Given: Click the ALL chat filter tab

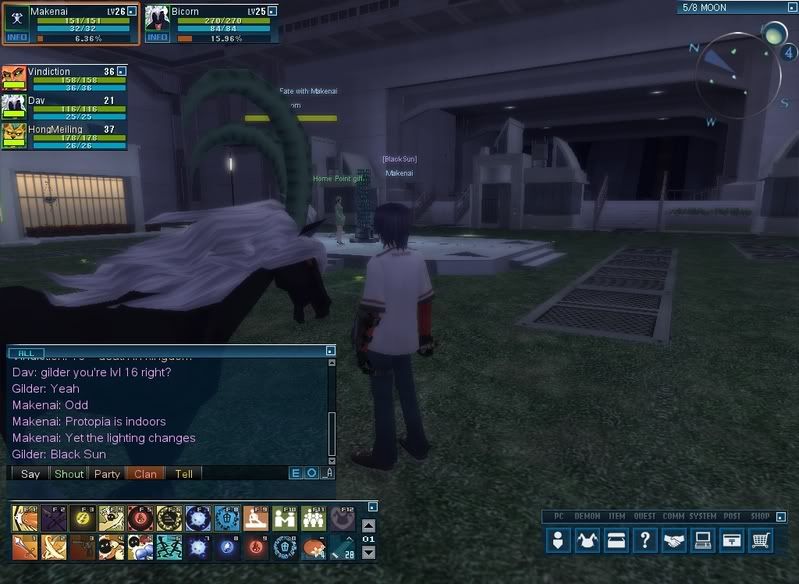Looking at the screenshot, I should (x=27, y=352).
